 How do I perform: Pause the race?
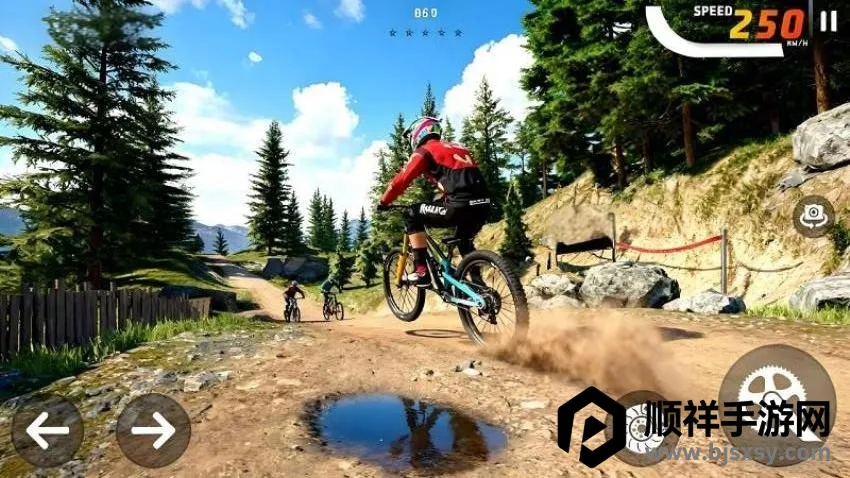click(828, 21)
